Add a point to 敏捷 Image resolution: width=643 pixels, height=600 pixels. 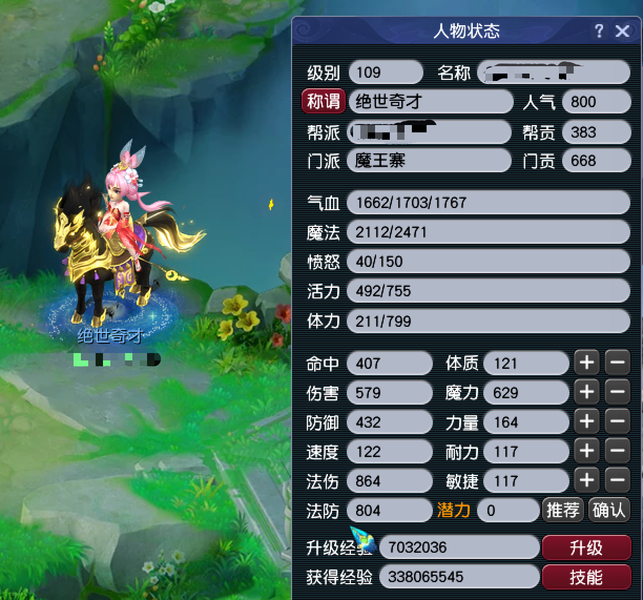tap(587, 481)
